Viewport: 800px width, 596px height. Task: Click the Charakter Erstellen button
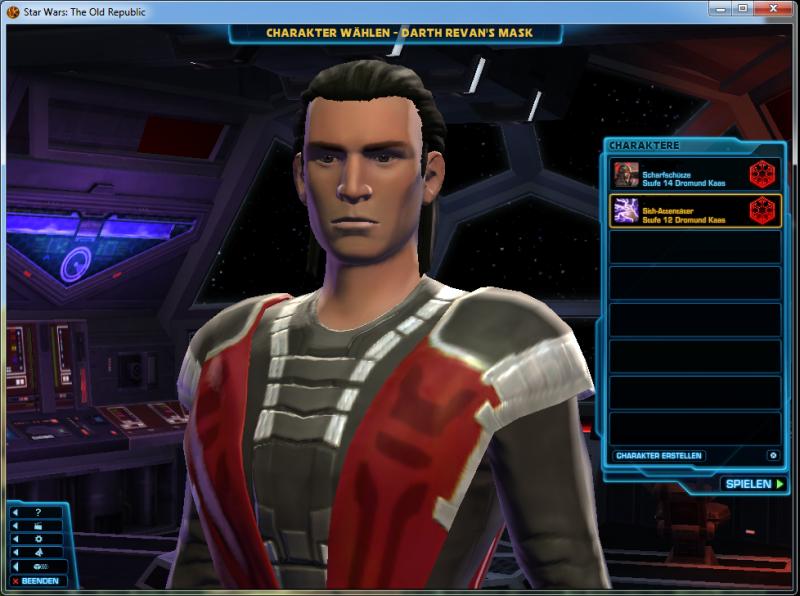658,456
